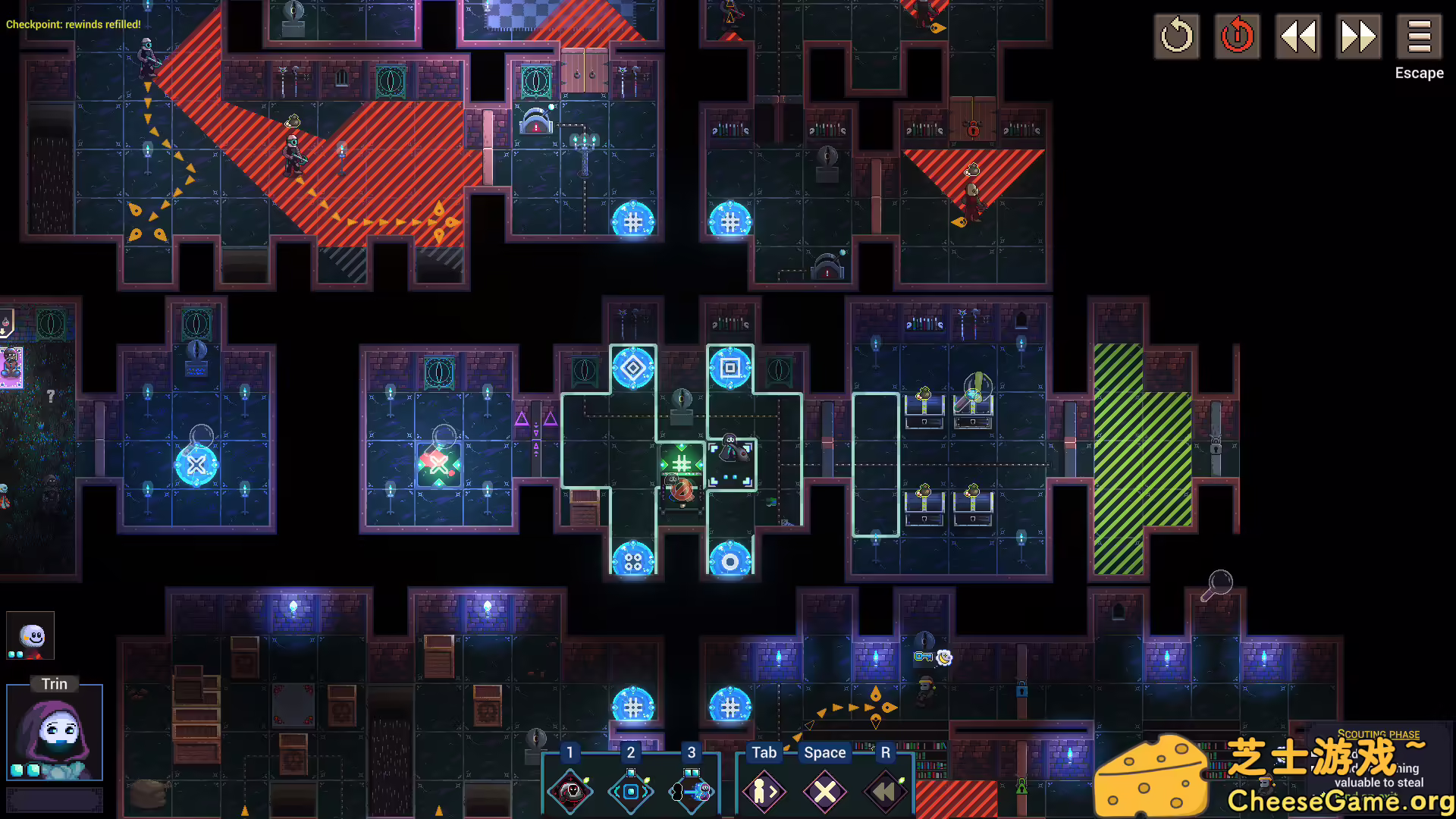Screen dimensions: 1456x819
Task: Click the Space cancel X diamond icon
Action: [825, 791]
